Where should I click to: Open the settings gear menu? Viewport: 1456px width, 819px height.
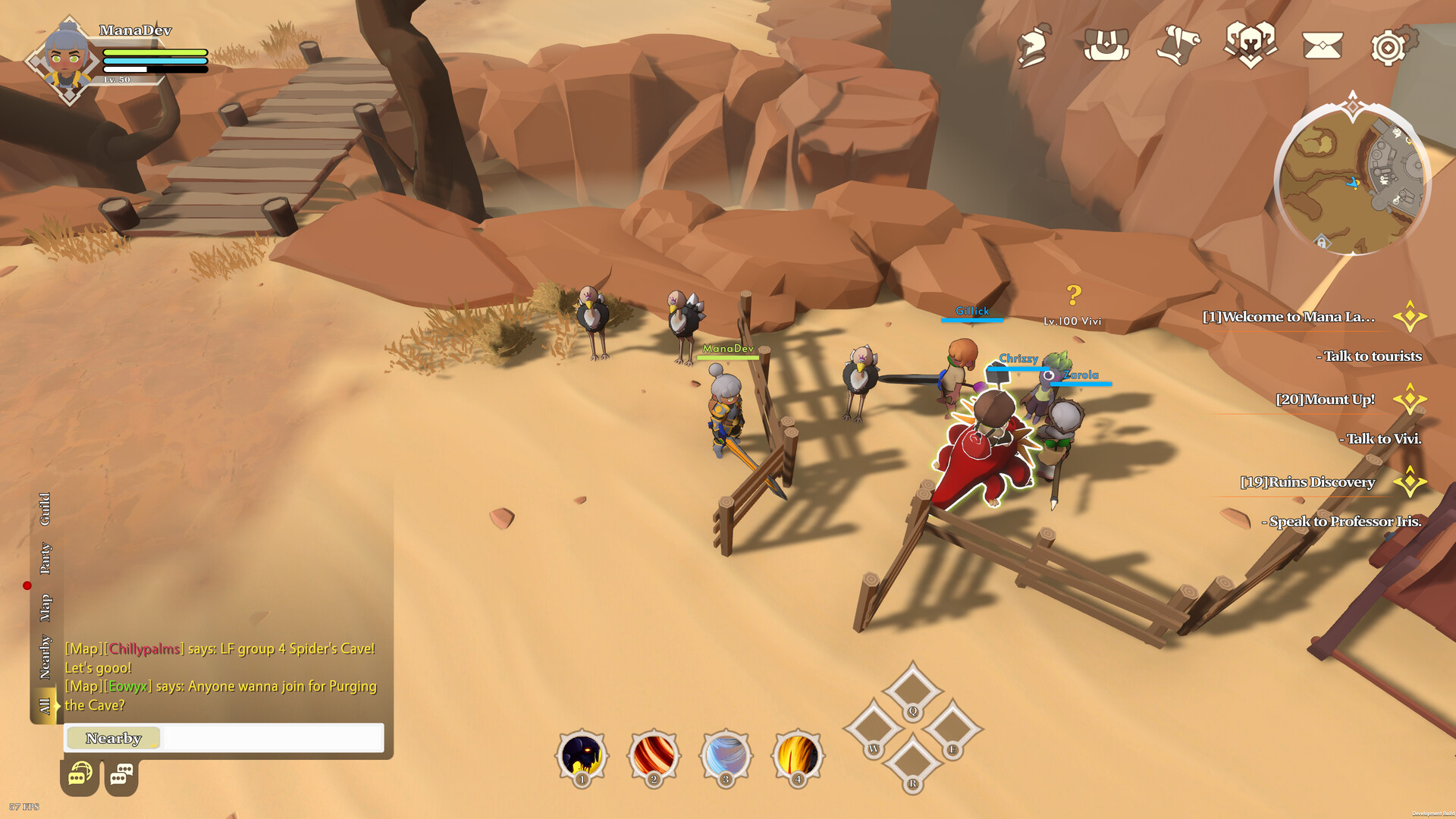[x=1392, y=45]
